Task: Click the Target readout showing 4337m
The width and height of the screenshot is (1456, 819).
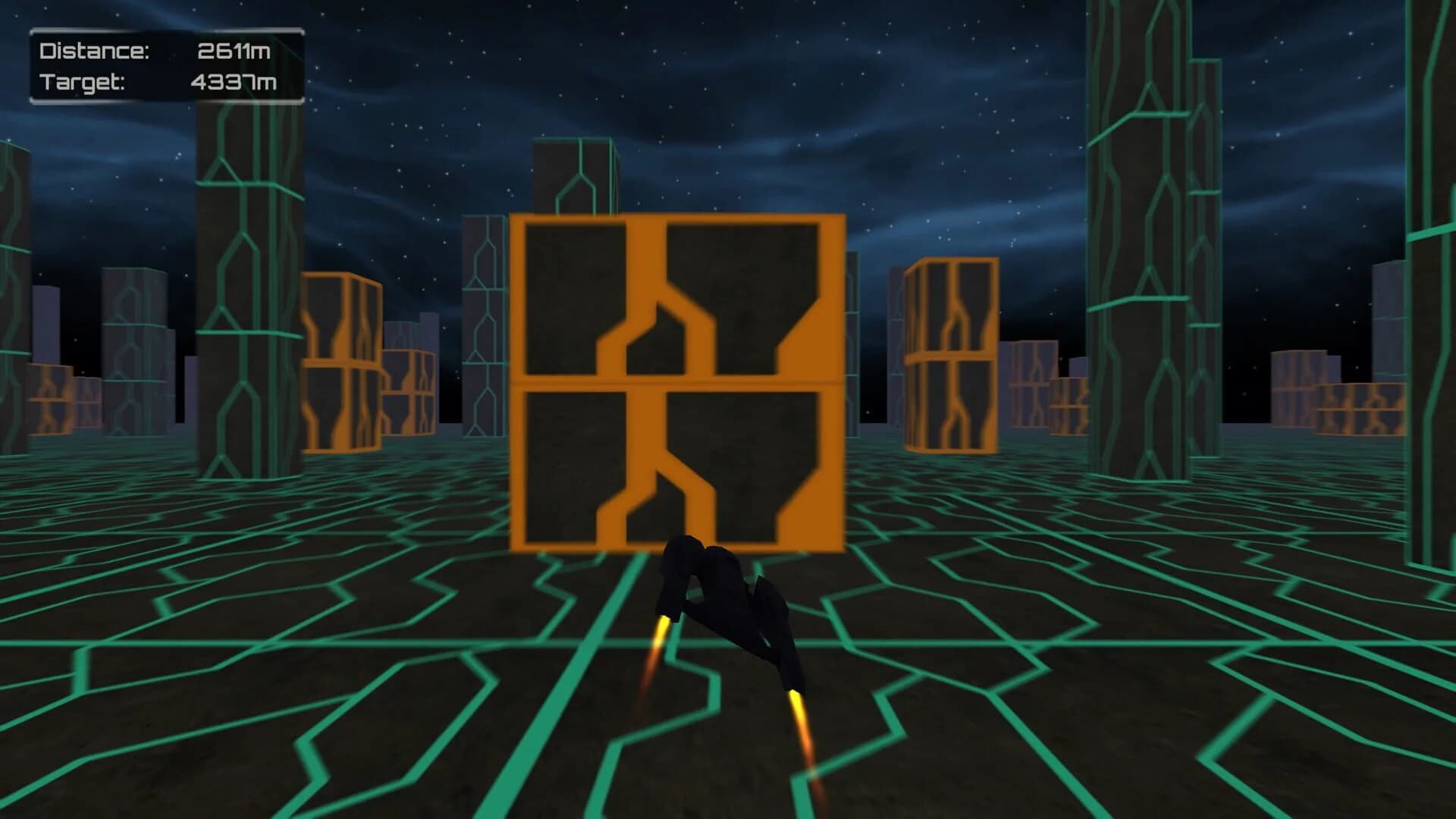Action: 234,80
